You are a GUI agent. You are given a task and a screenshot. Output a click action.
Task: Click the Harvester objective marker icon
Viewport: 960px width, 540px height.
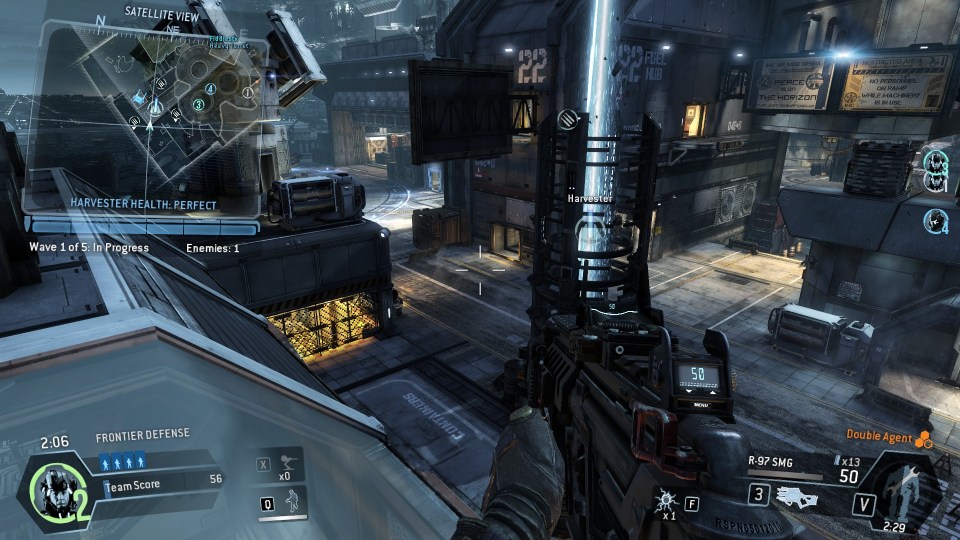[569, 120]
